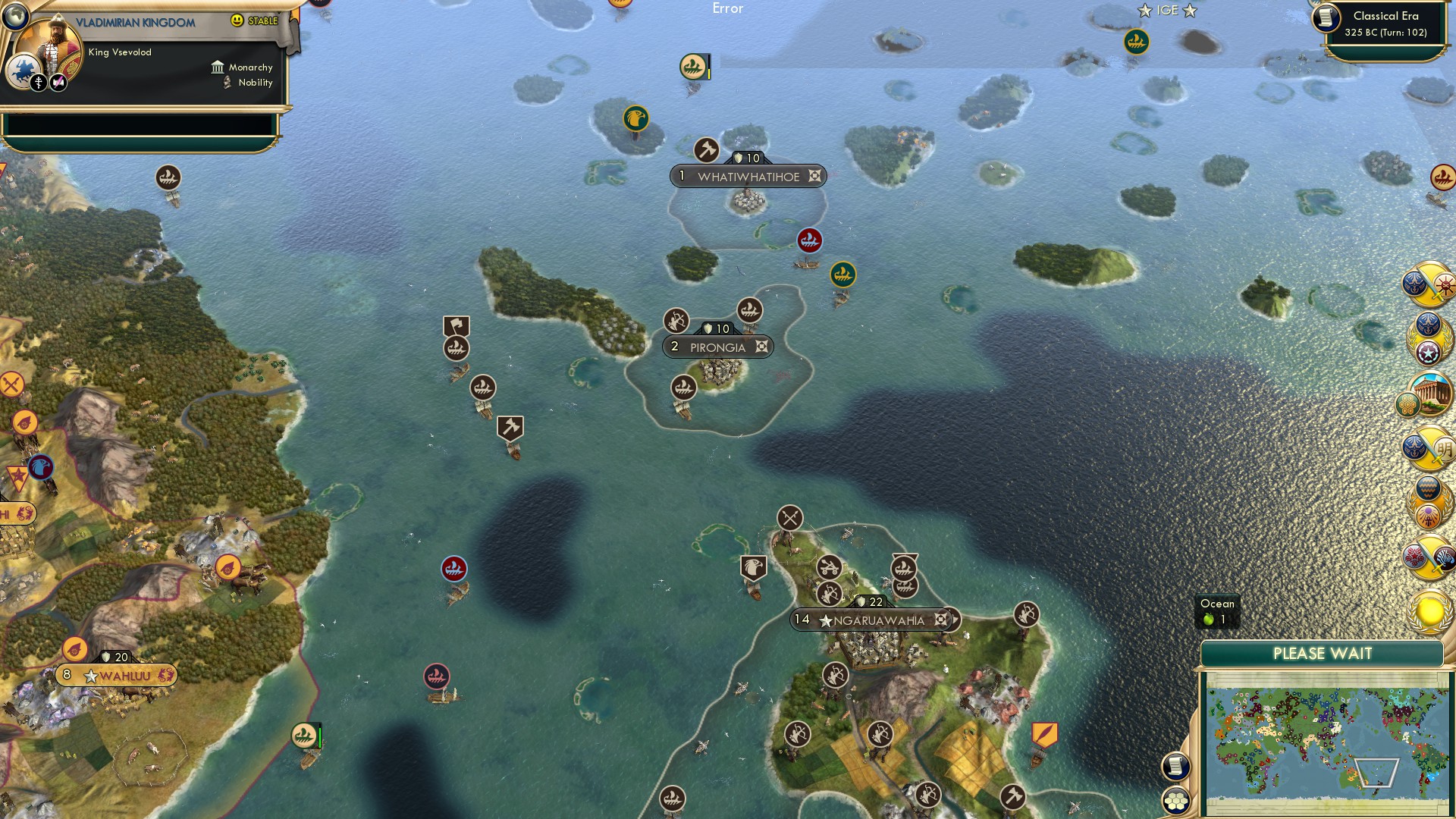Open Ngaruawahia by clicking its city name
Image resolution: width=1456 pixels, height=819 pixels.
tap(880, 620)
